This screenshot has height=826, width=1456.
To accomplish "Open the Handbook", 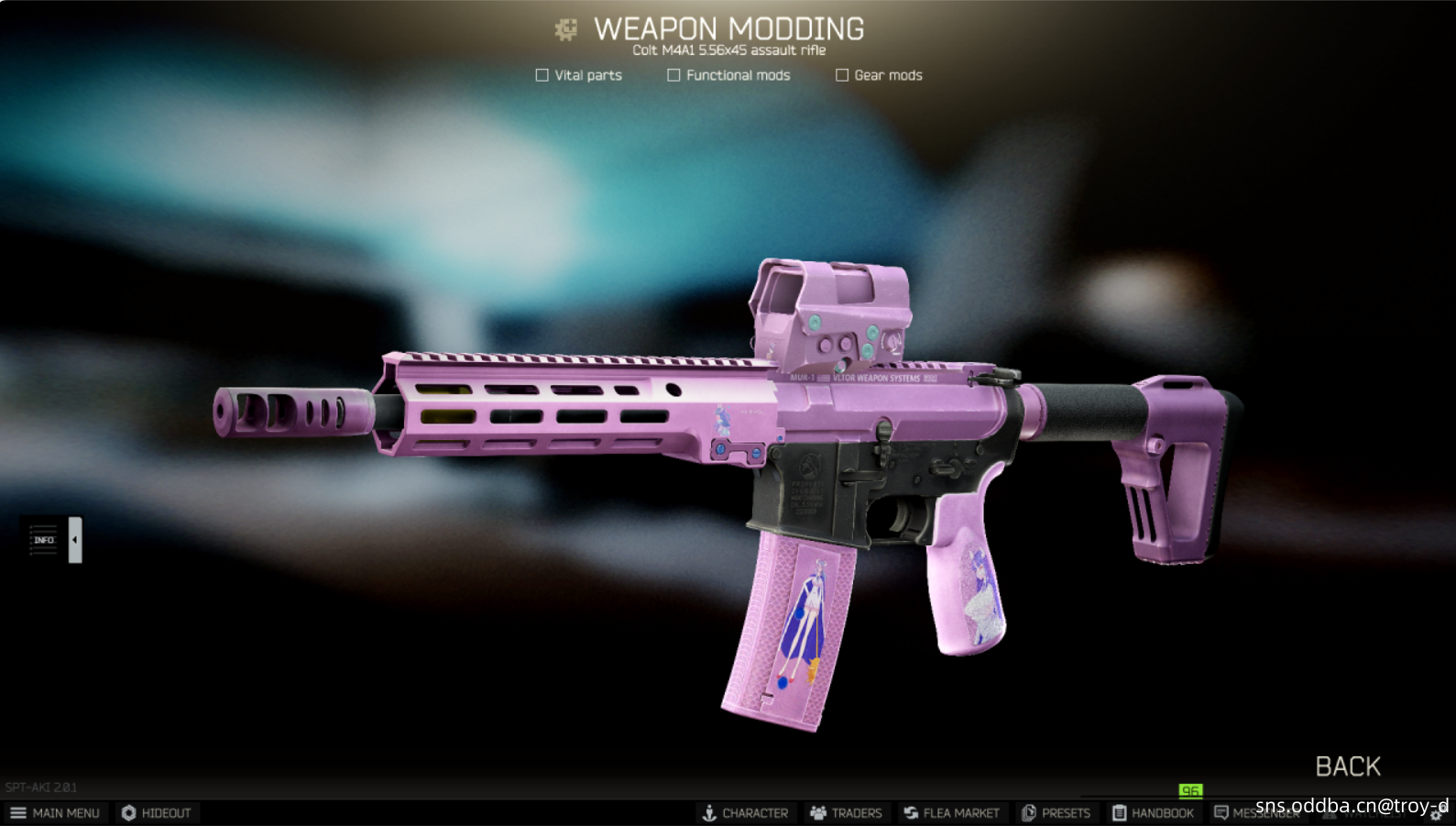I will click(1153, 813).
